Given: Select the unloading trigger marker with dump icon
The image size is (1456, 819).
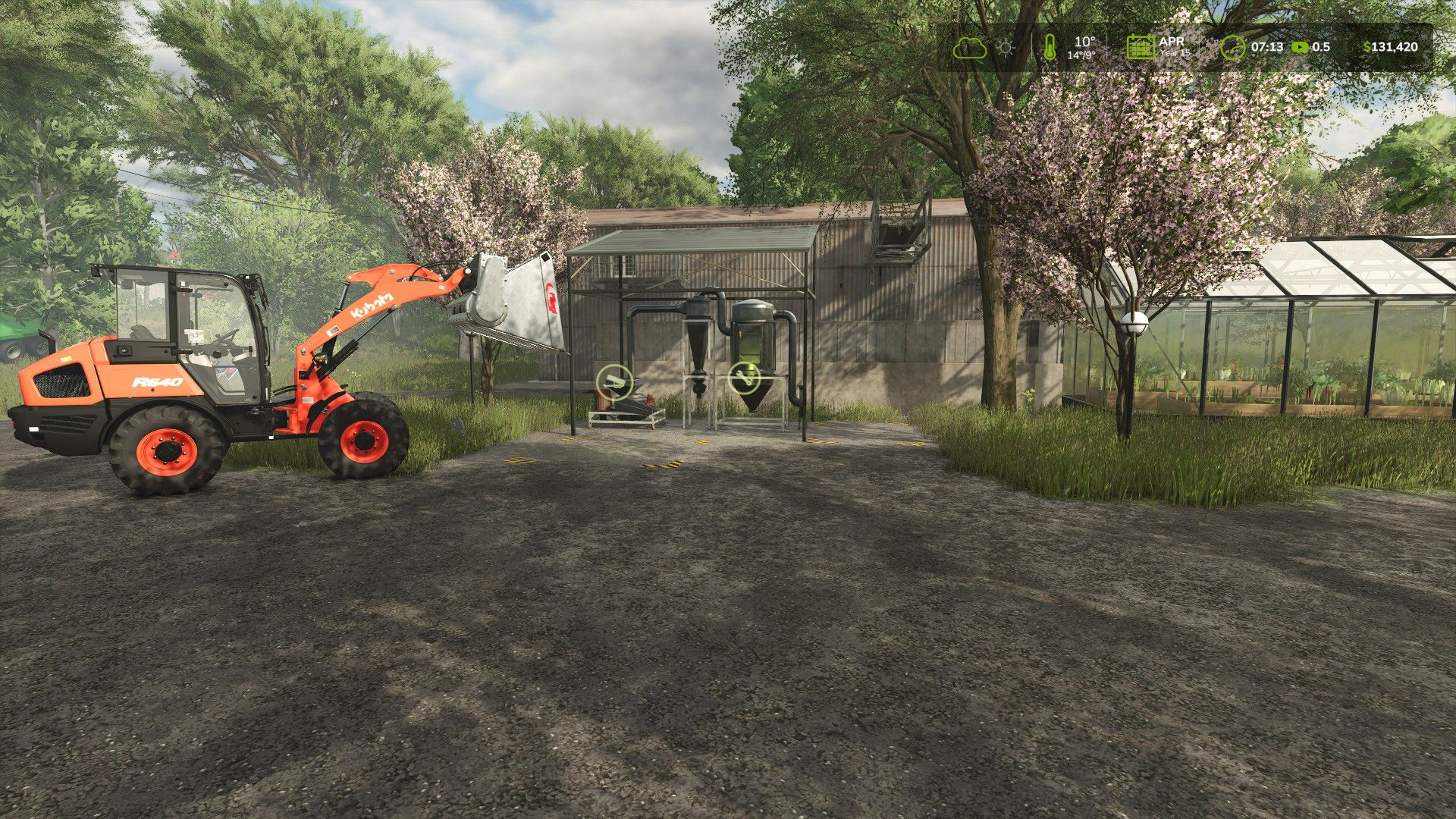Looking at the screenshot, I should [613, 380].
